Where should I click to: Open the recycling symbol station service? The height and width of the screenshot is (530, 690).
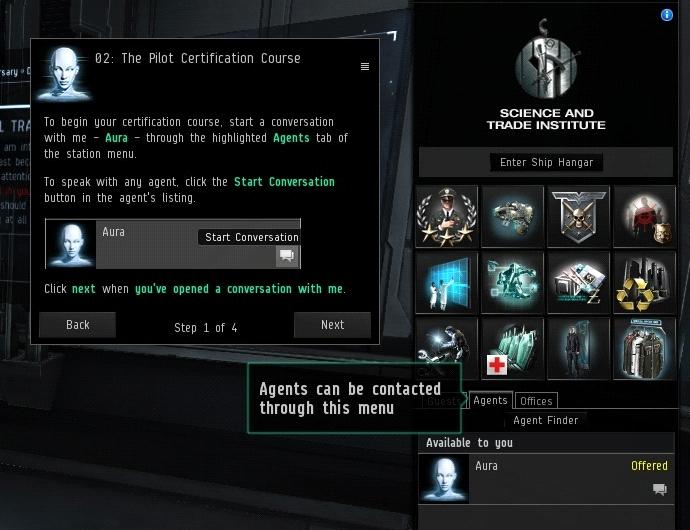click(x=644, y=283)
